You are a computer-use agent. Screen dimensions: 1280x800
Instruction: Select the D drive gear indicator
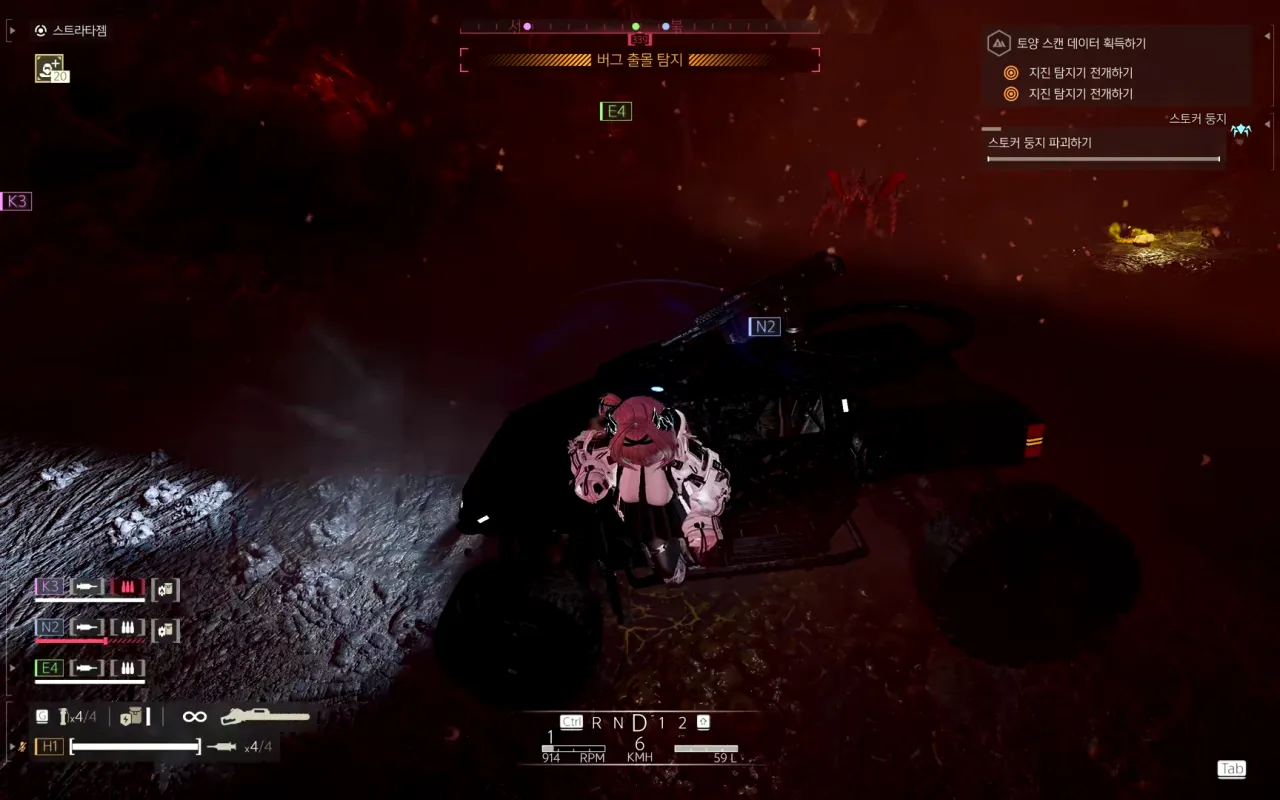pyautogui.click(x=639, y=722)
